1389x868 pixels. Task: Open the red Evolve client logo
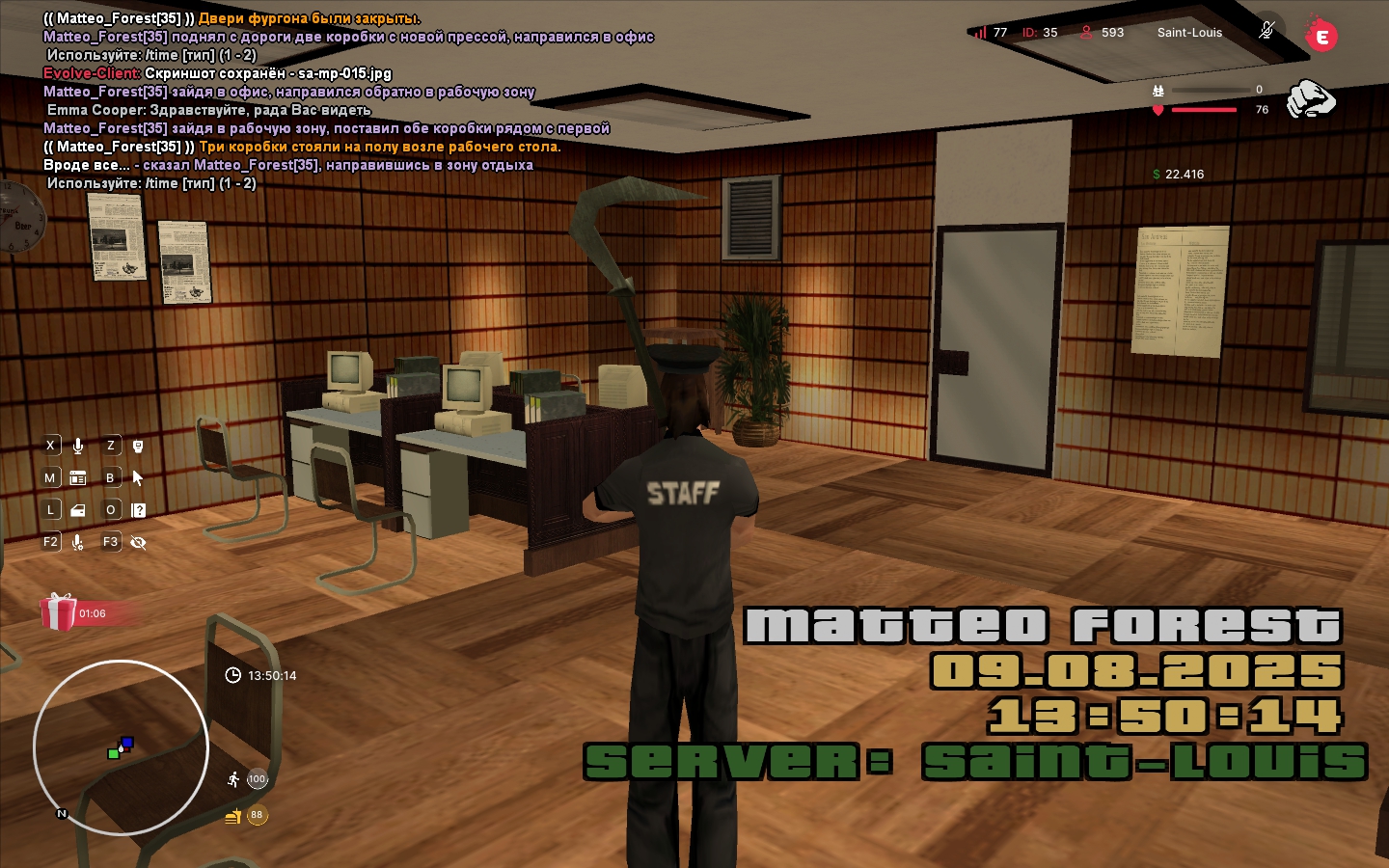1321,37
